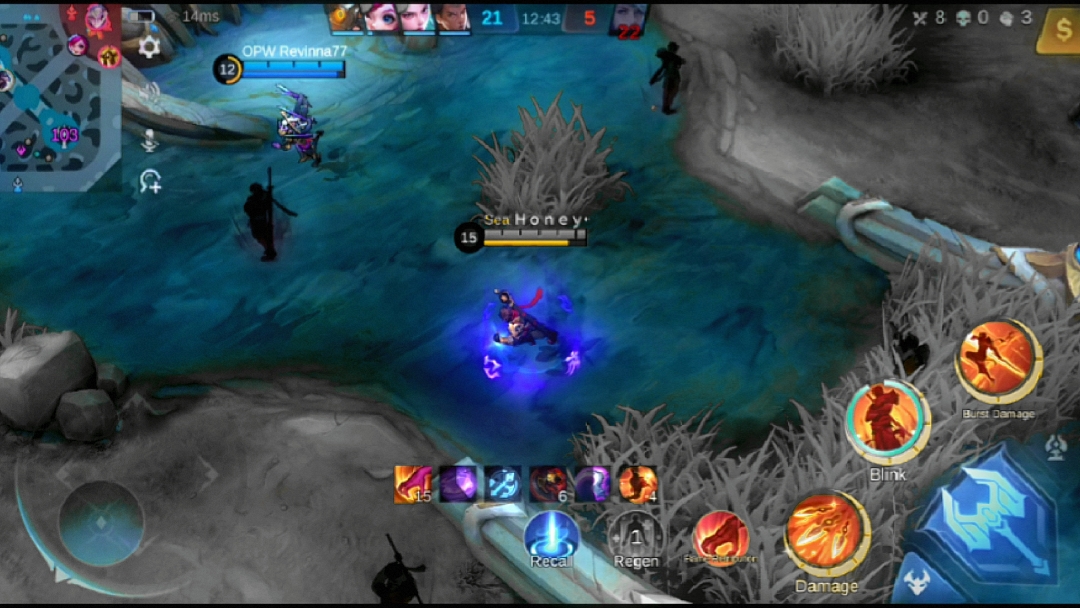
Task: Click the turret attack icon above basic attack
Action: [1056, 449]
